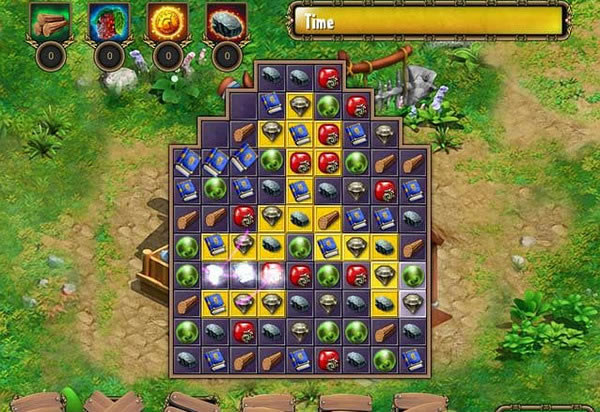Select the grey stone resource icon
The image size is (600, 412).
[225, 22]
